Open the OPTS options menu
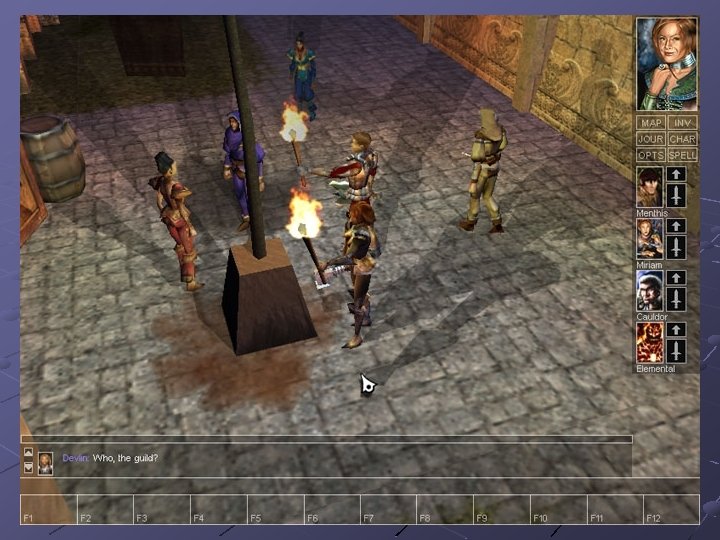 click(651, 155)
